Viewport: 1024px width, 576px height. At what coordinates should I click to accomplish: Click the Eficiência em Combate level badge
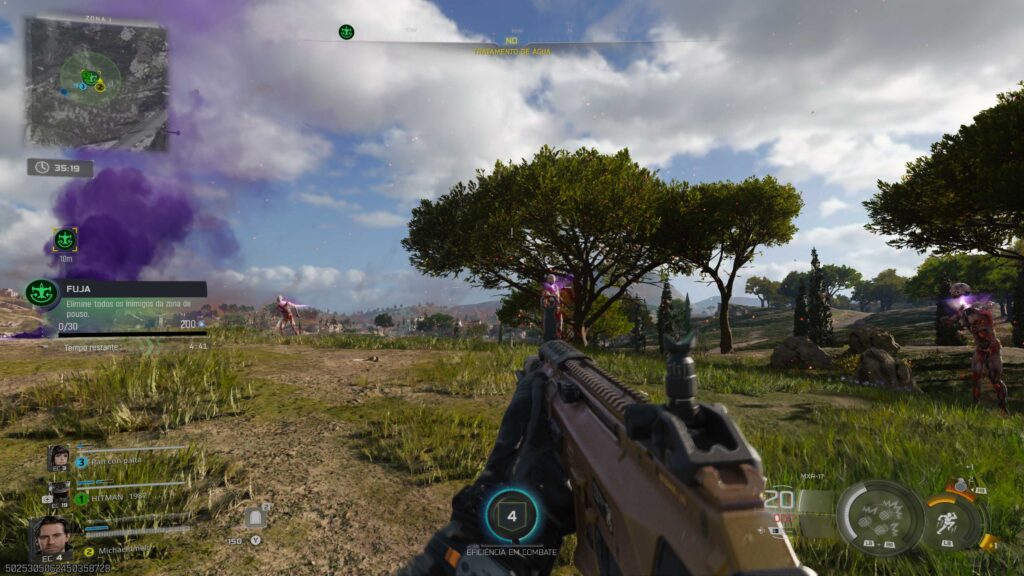(512, 517)
